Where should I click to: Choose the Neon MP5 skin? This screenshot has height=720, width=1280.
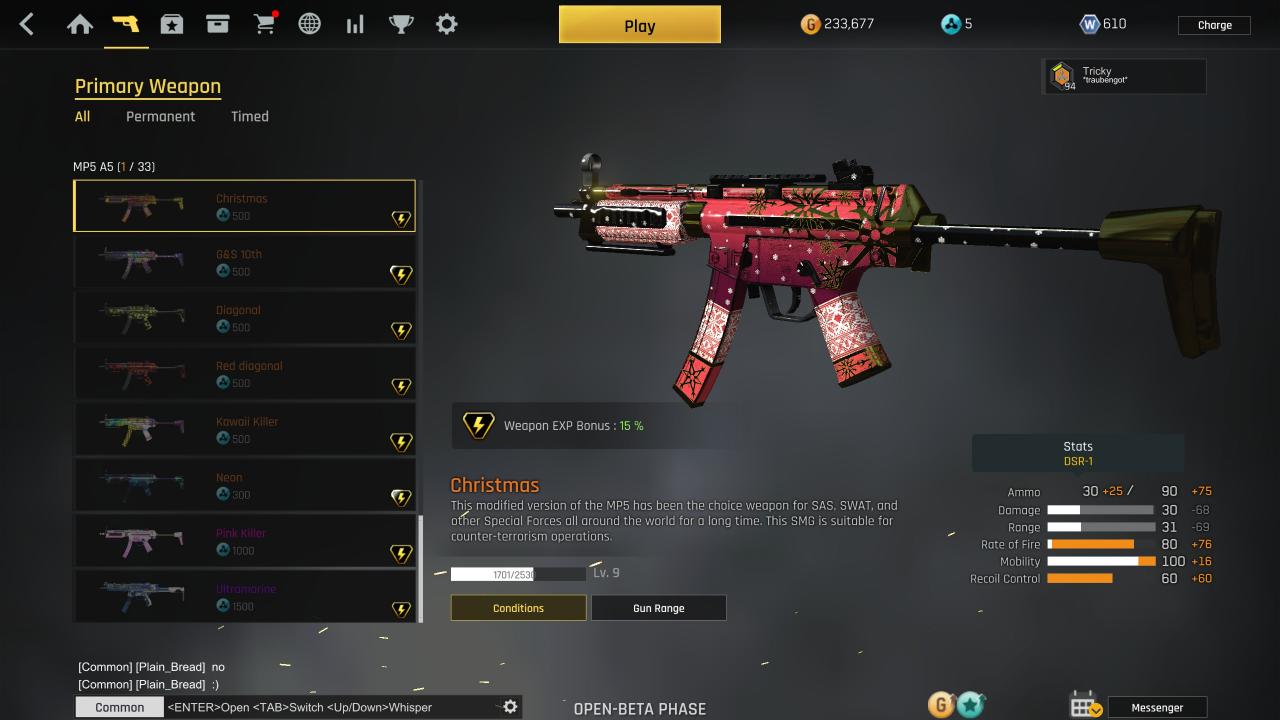pos(245,486)
